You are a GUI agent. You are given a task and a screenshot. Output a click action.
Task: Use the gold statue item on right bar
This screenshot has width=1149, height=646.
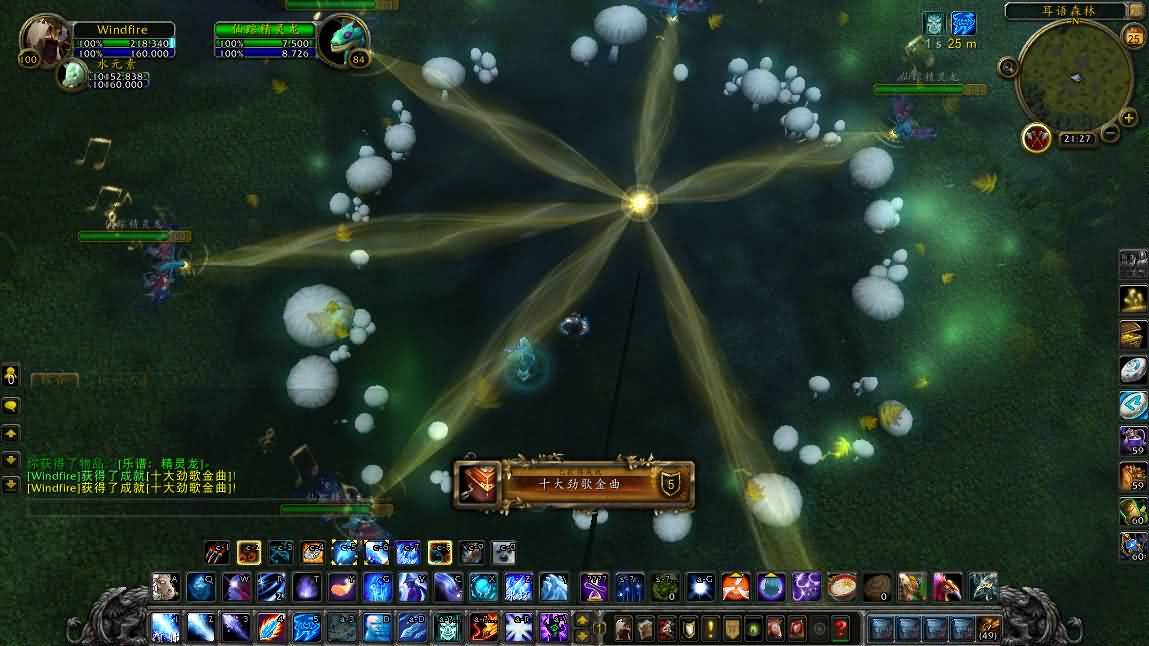pos(1133,298)
